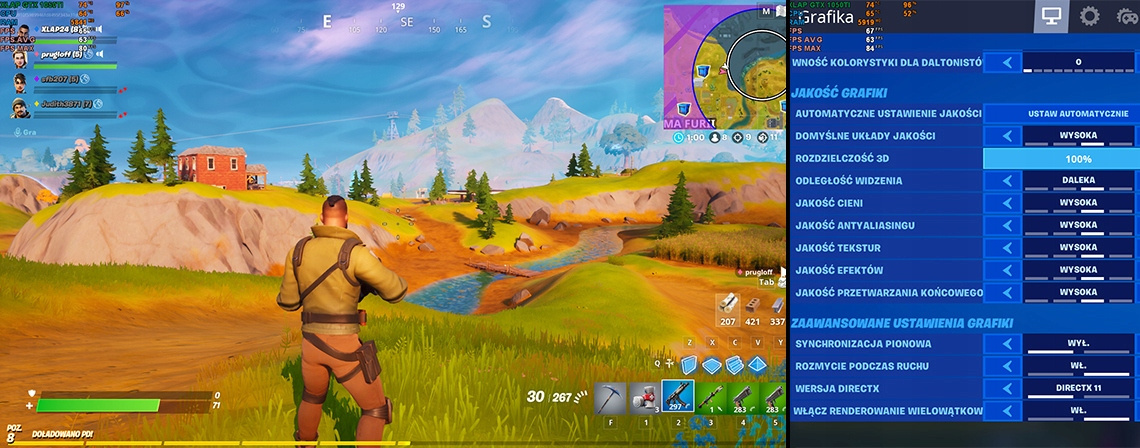Lower 'Jakość cieni' using its left arrow
The height and width of the screenshot is (448, 1140).
pos(1004,203)
